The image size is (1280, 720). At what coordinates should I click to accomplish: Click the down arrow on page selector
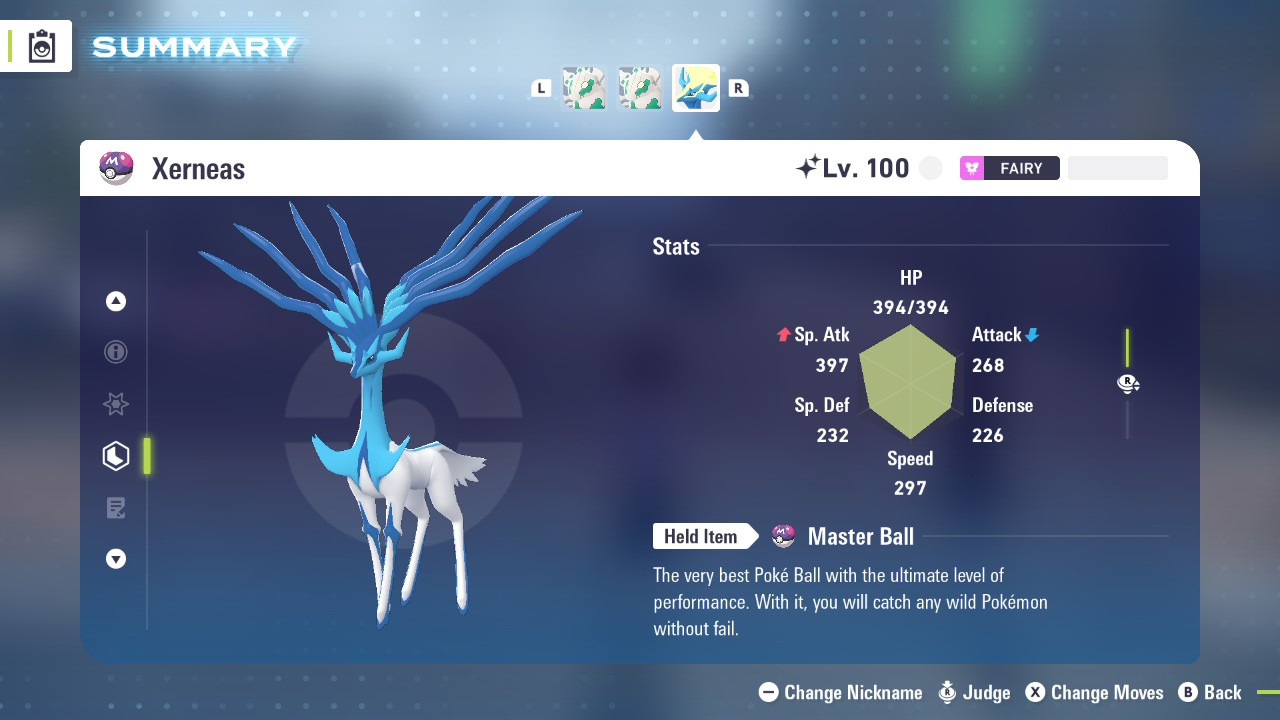(x=116, y=559)
